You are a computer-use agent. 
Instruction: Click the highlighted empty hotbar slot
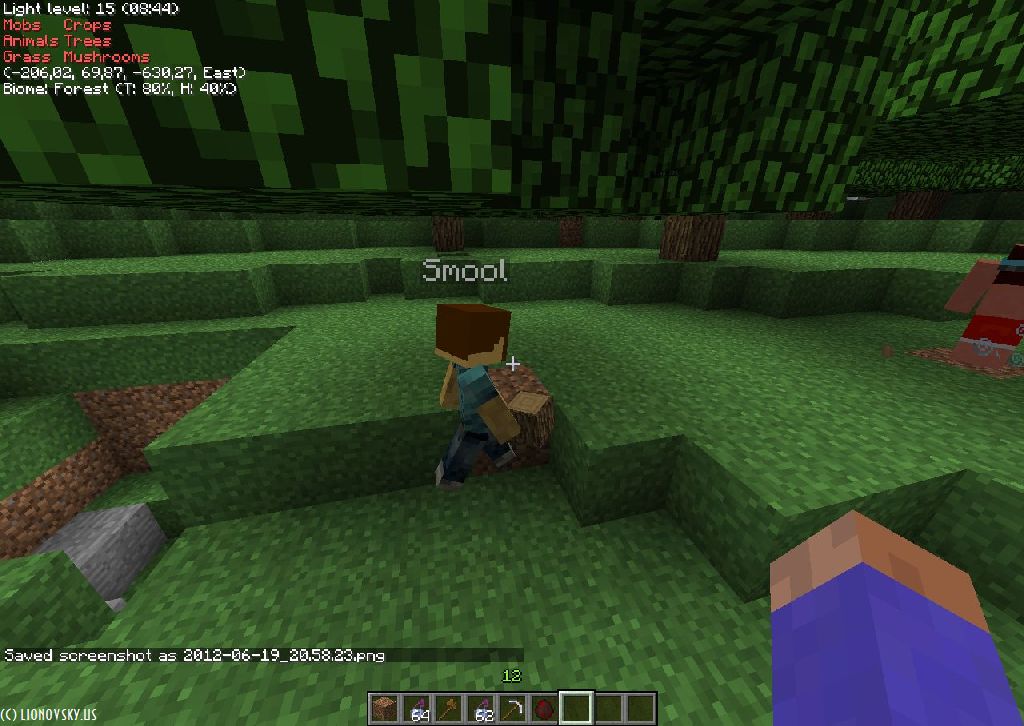[x=577, y=708]
